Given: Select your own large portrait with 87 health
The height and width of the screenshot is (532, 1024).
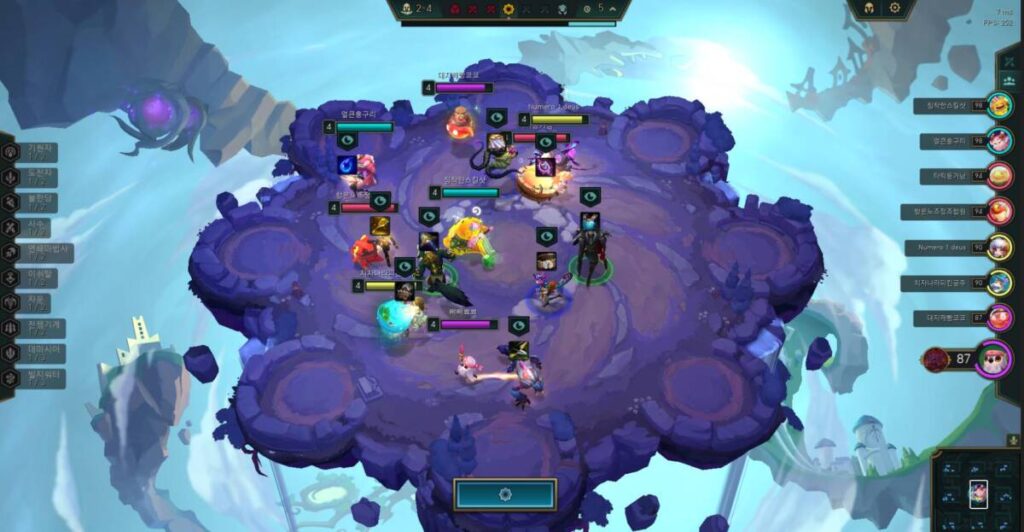Looking at the screenshot, I should (x=992, y=359).
